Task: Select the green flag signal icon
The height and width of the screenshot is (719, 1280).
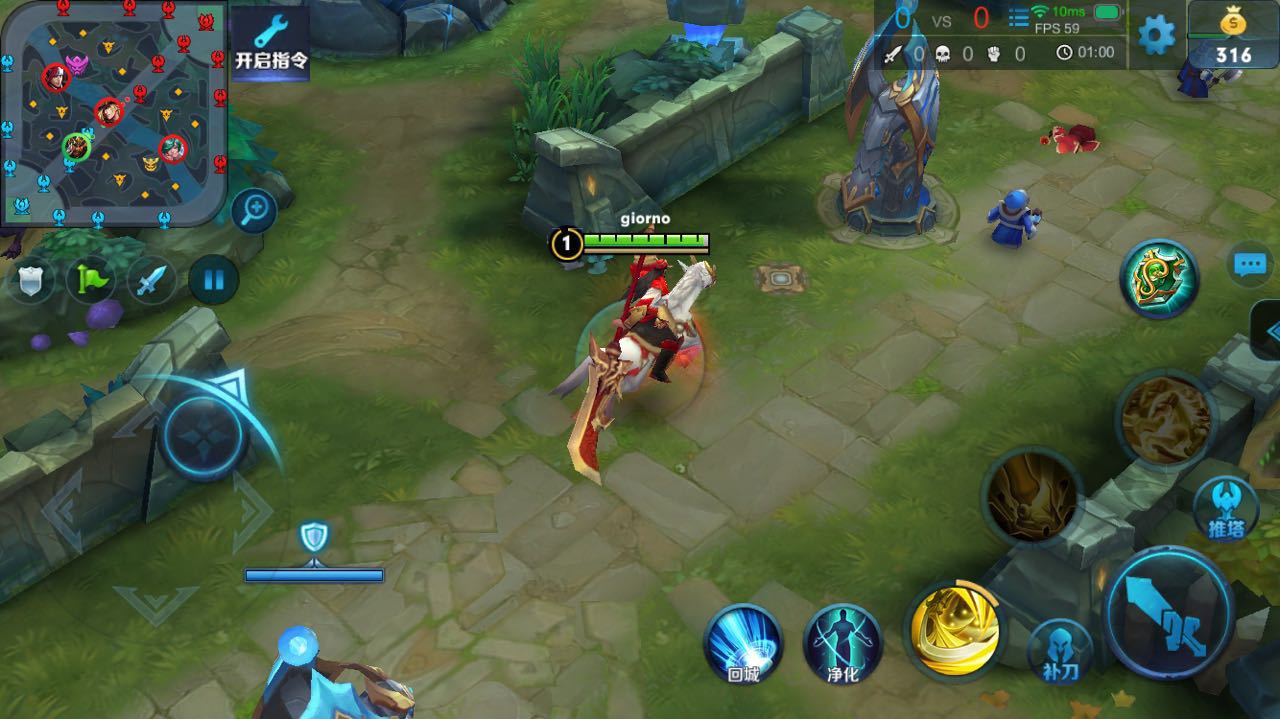Action: [90, 280]
